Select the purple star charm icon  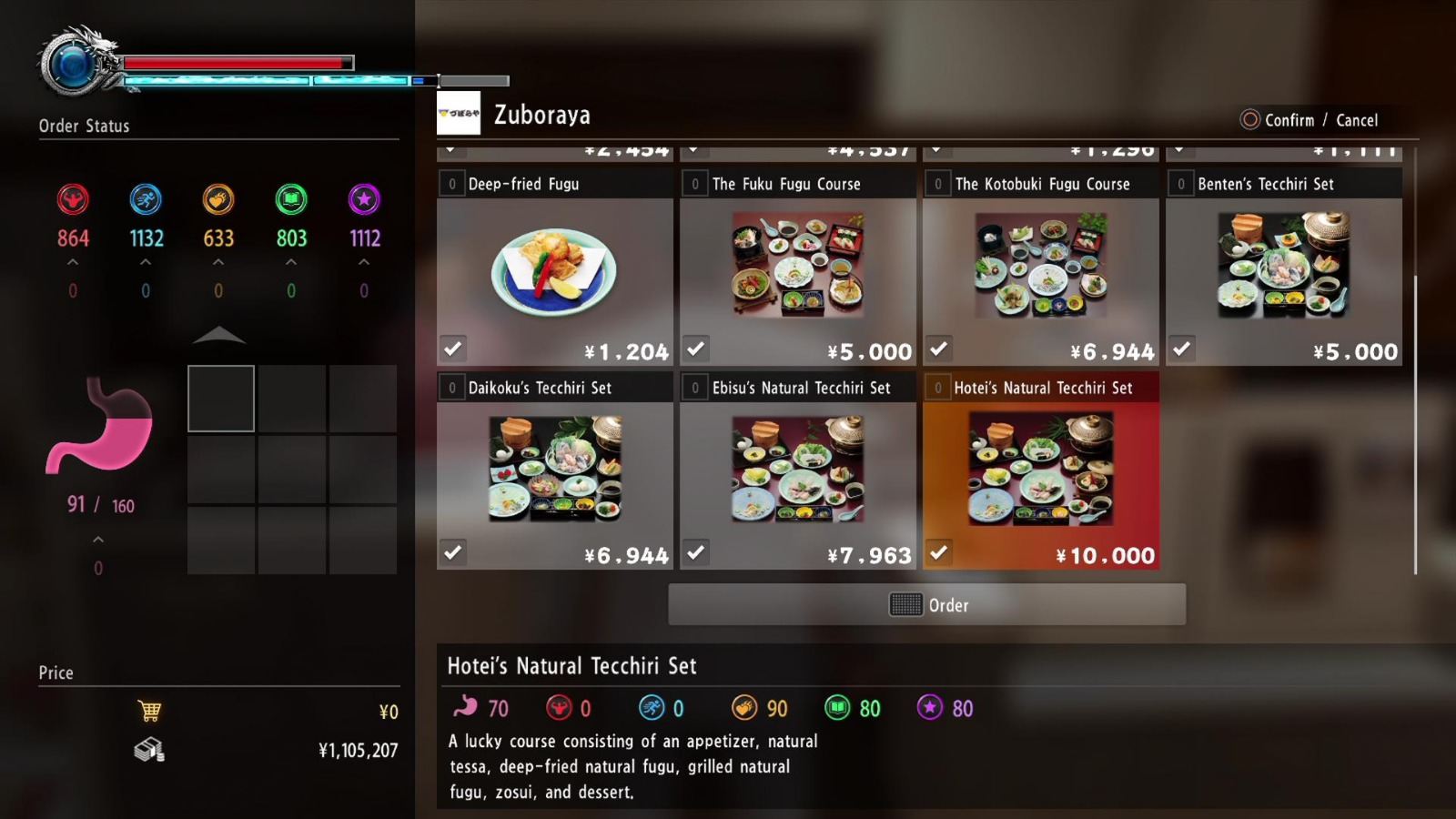(364, 200)
